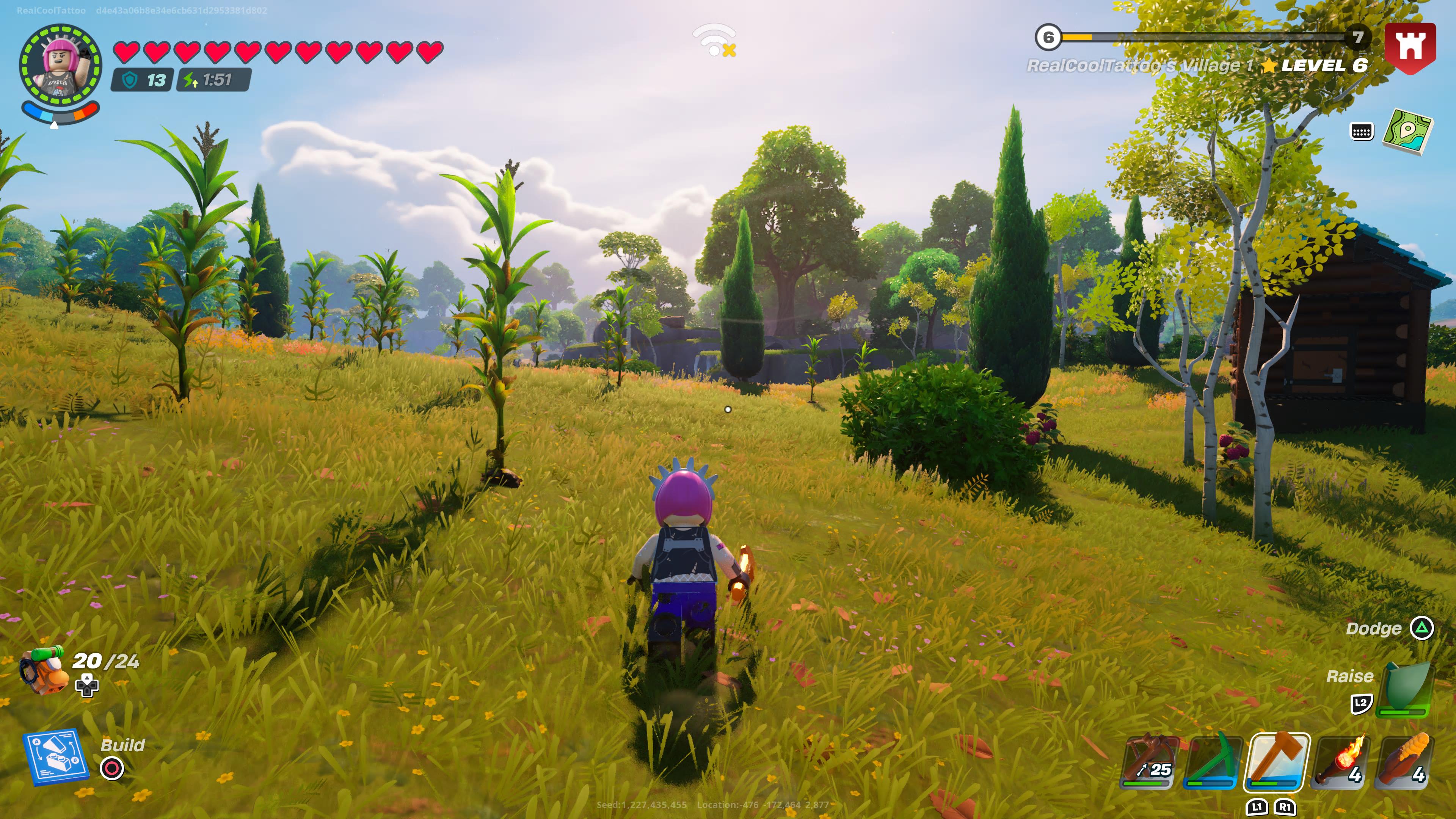Select the wooden axe hotbar slot
This screenshot has height=819, width=1456.
pos(1277,761)
